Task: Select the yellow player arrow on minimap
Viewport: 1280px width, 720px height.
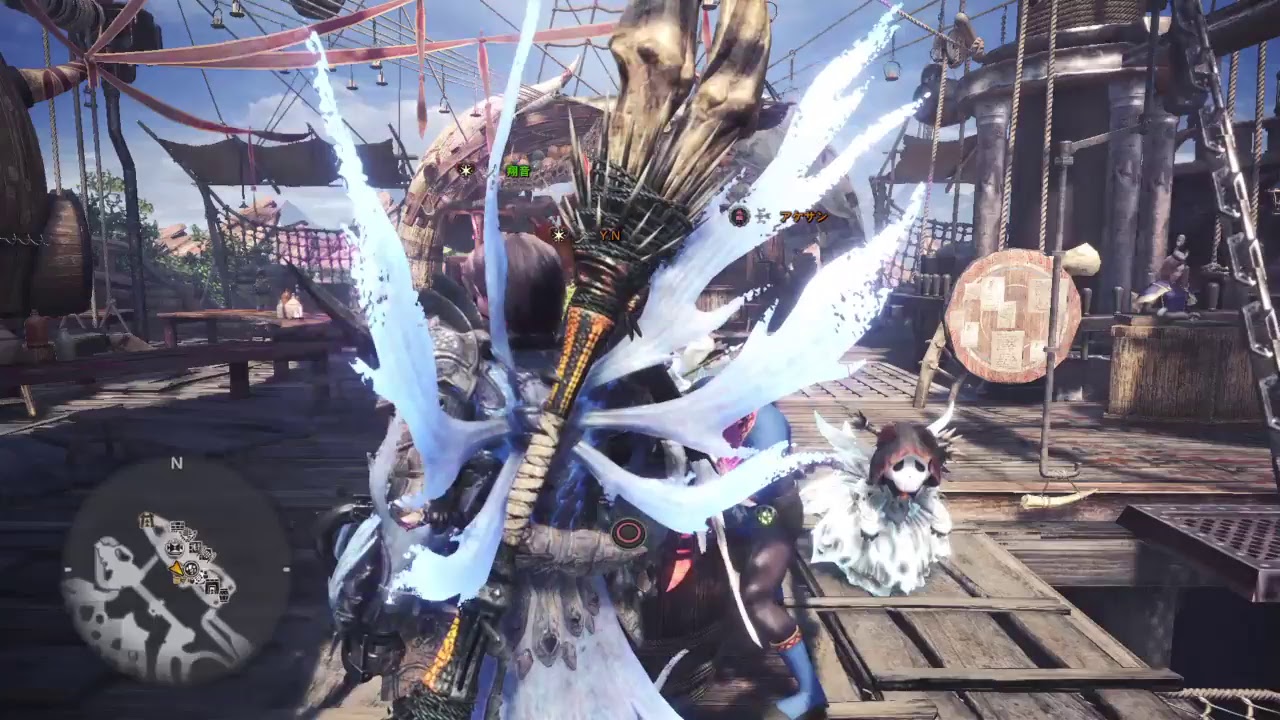Action: pyautogui.click(x=177, y=569)
